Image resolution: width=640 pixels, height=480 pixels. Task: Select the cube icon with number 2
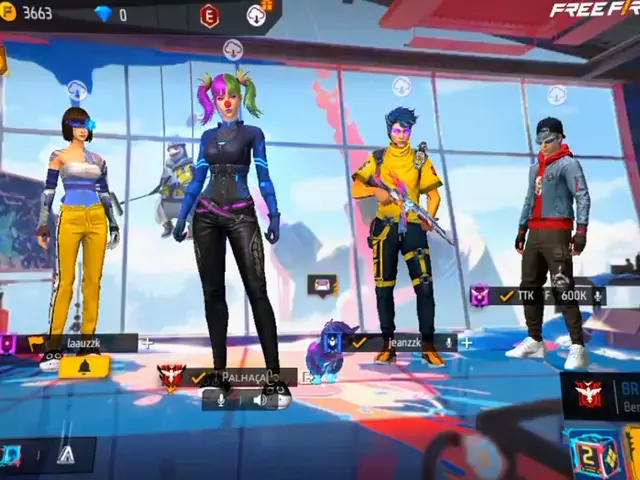pyautogui.click(x=588, y=454)
